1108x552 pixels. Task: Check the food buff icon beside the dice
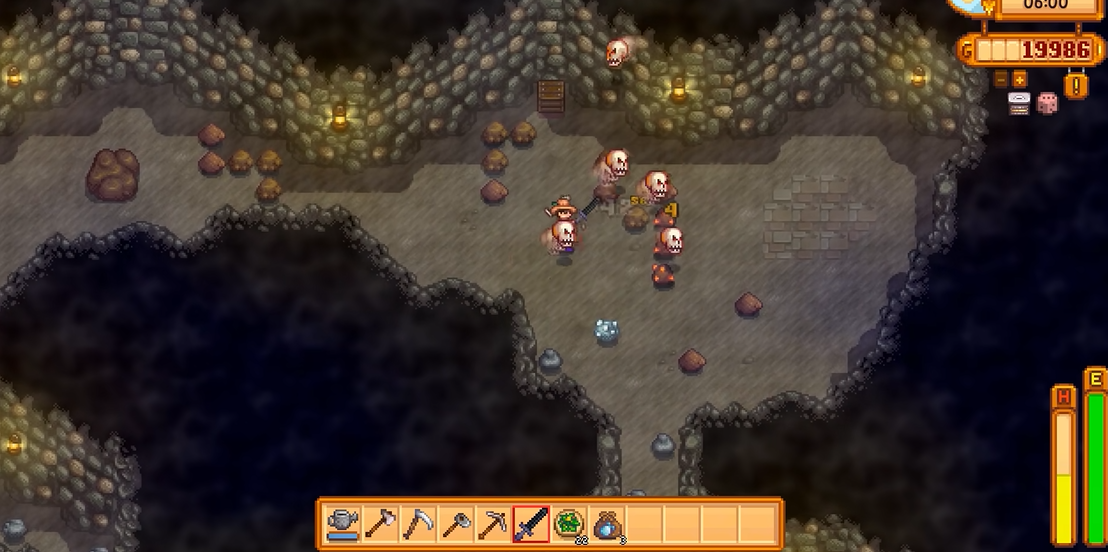[x=1019, y=103]
